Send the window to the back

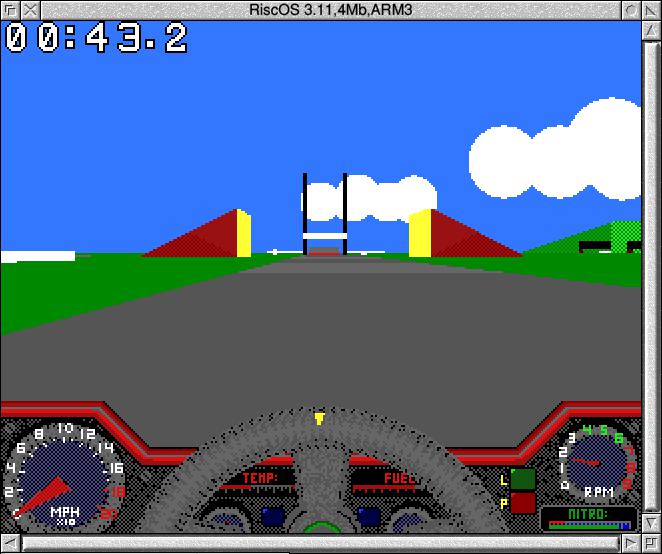pyautogui.click(x=9, y=9)
